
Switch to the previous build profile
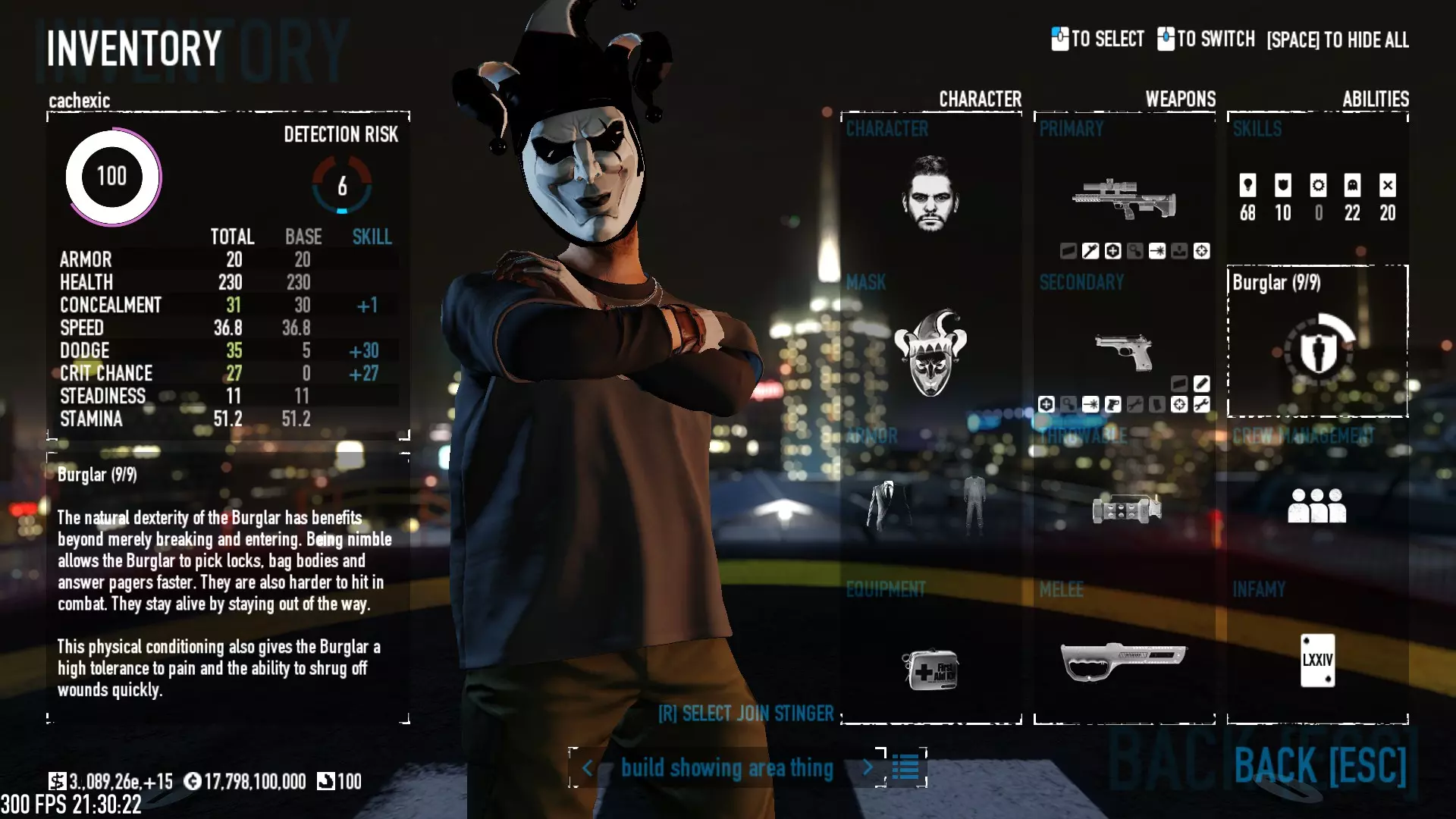(x=588, y=767)
